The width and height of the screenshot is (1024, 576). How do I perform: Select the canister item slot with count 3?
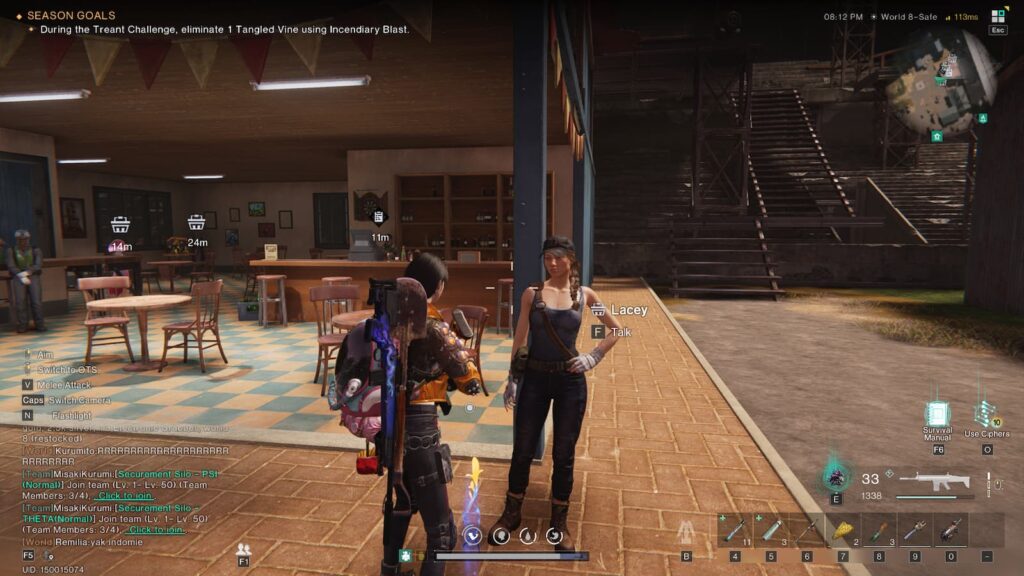pyautogui.click(x=771, y=530)
